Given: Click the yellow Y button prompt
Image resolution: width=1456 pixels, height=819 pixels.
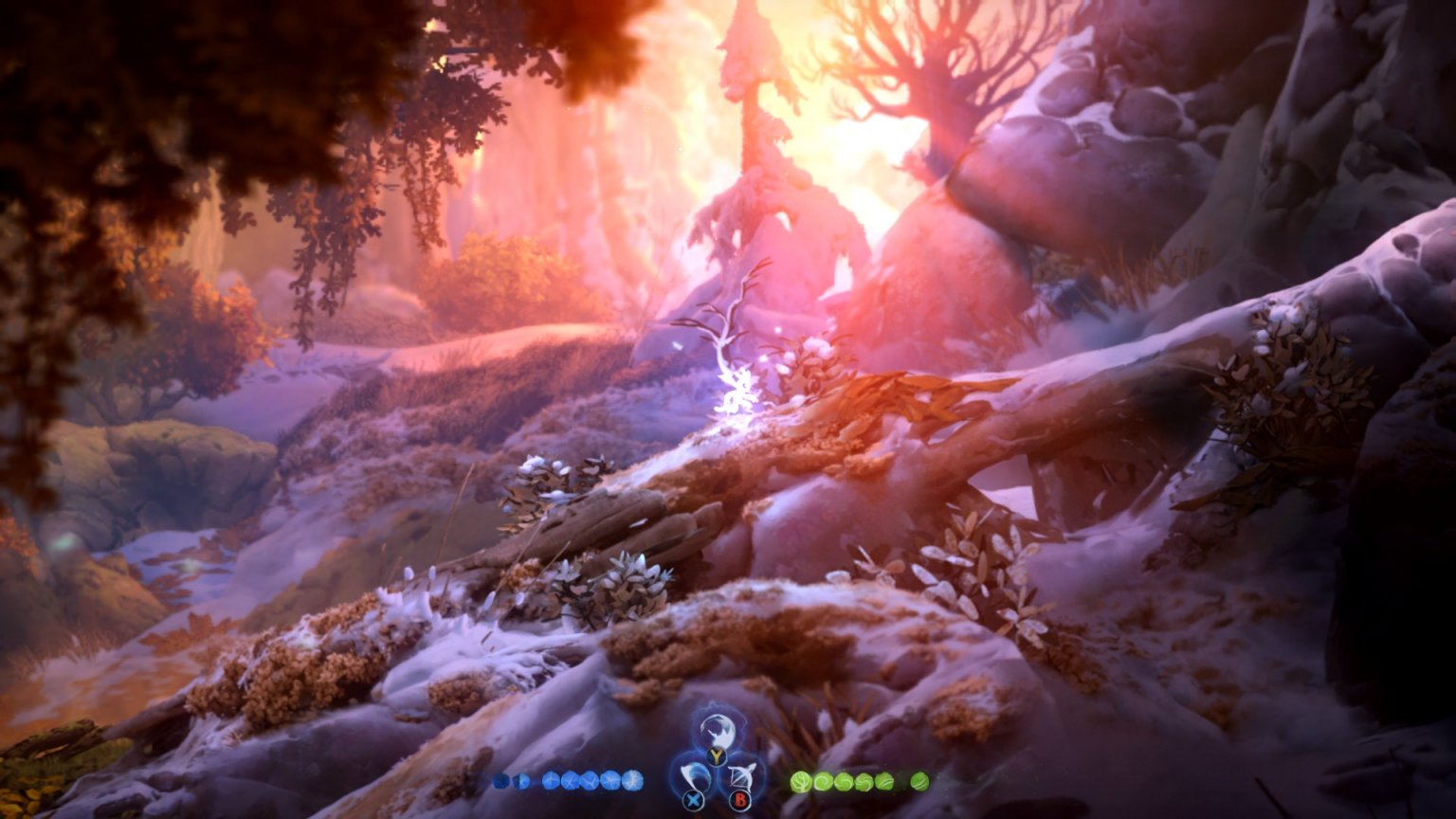Looking at the screenshot, I should [715, 755].
